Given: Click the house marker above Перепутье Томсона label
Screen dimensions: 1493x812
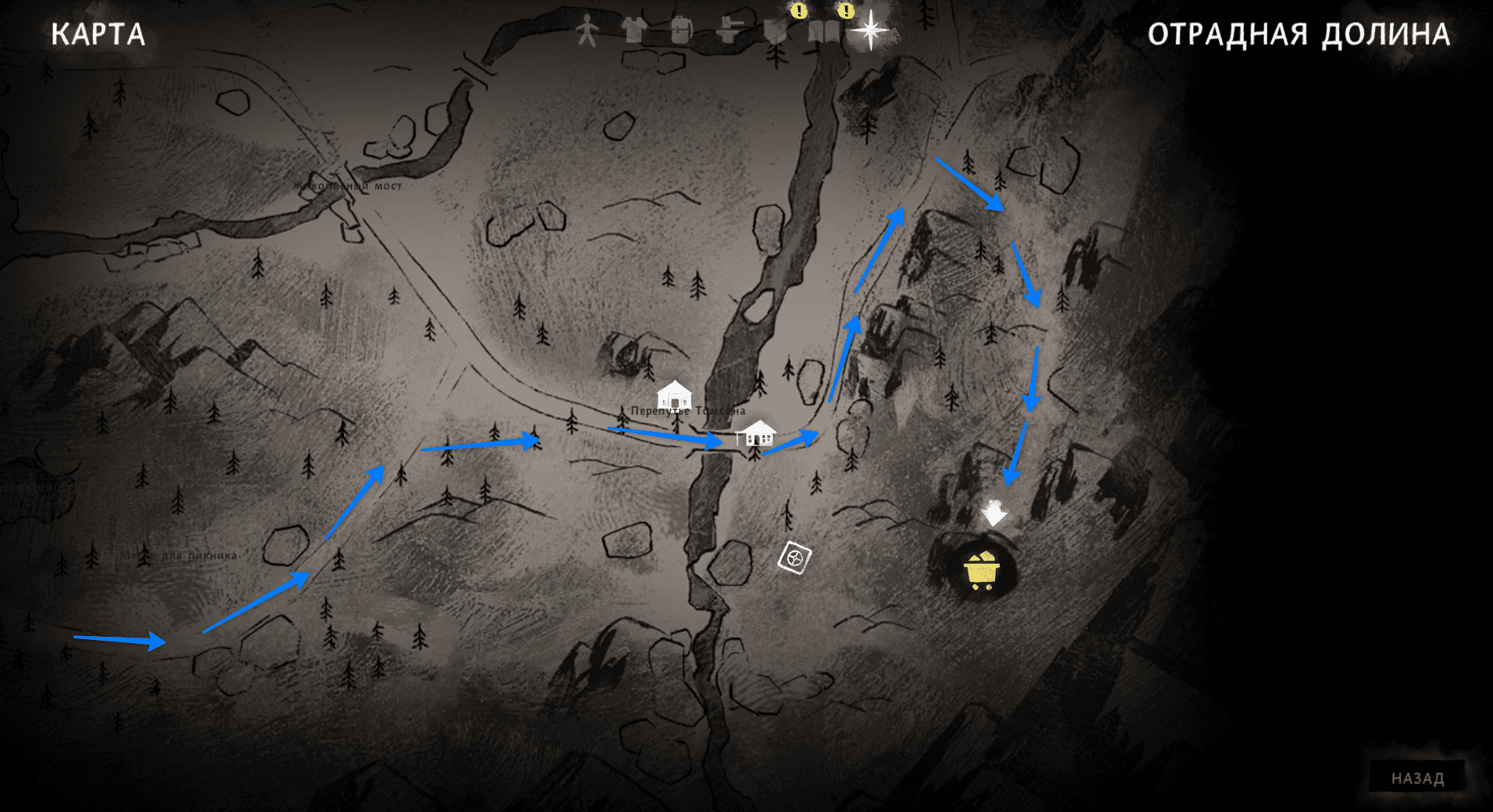Looking at the screenshot, I should (x=674, y=394).
